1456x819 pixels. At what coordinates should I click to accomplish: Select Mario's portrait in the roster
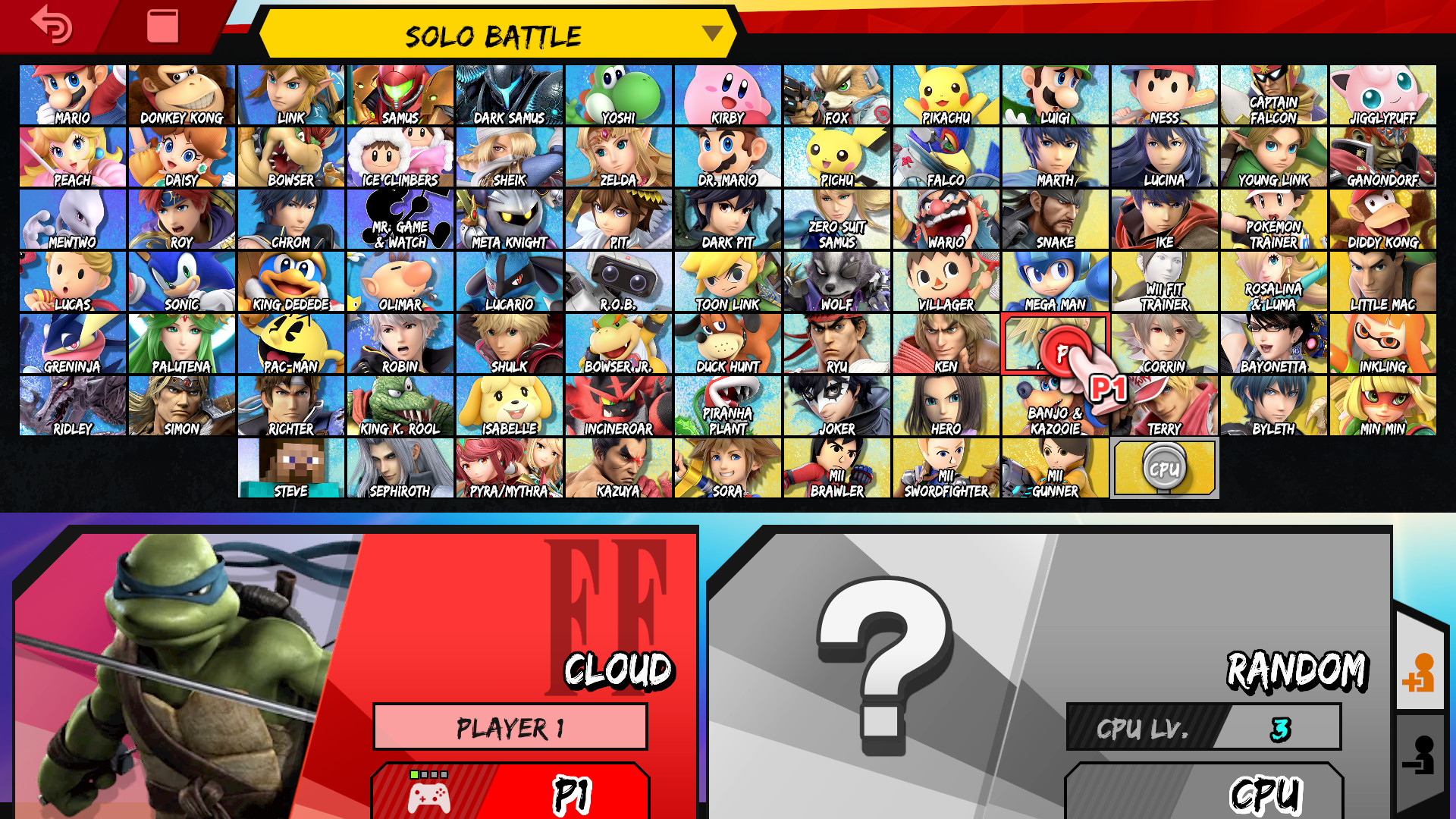click(x=72, y=94)
